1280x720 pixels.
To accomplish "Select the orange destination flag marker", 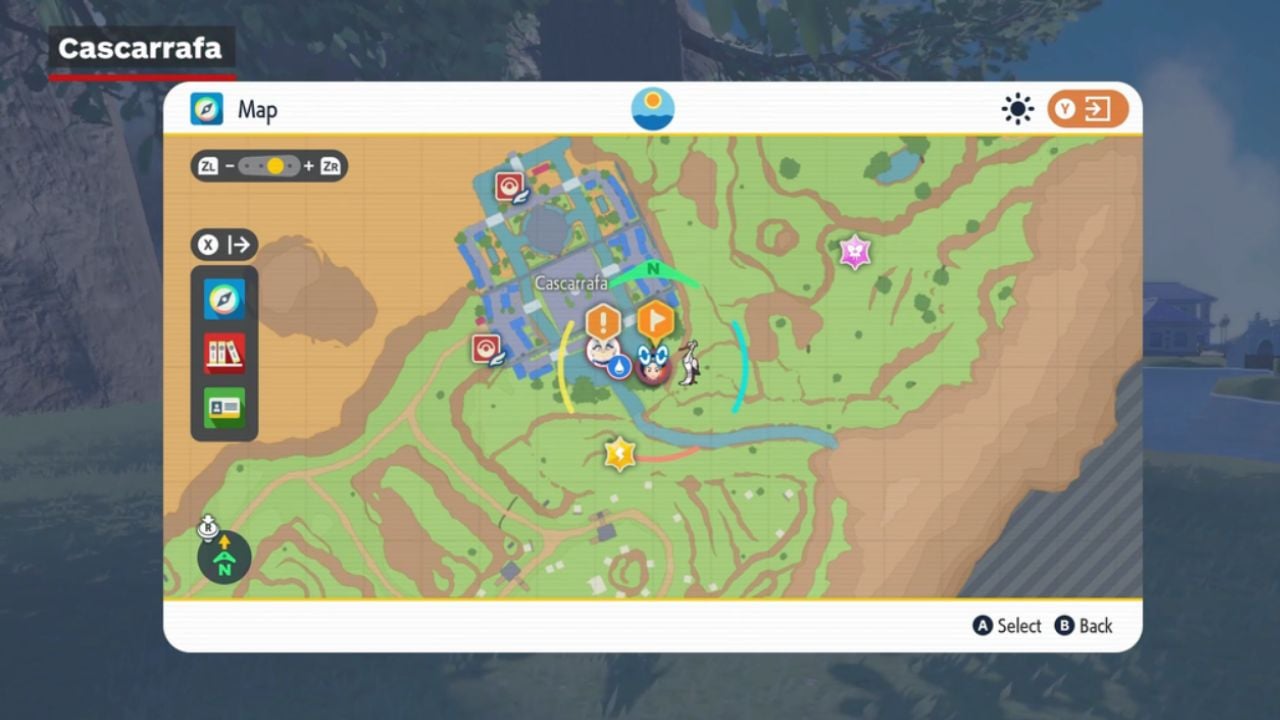I will point(655,321).
